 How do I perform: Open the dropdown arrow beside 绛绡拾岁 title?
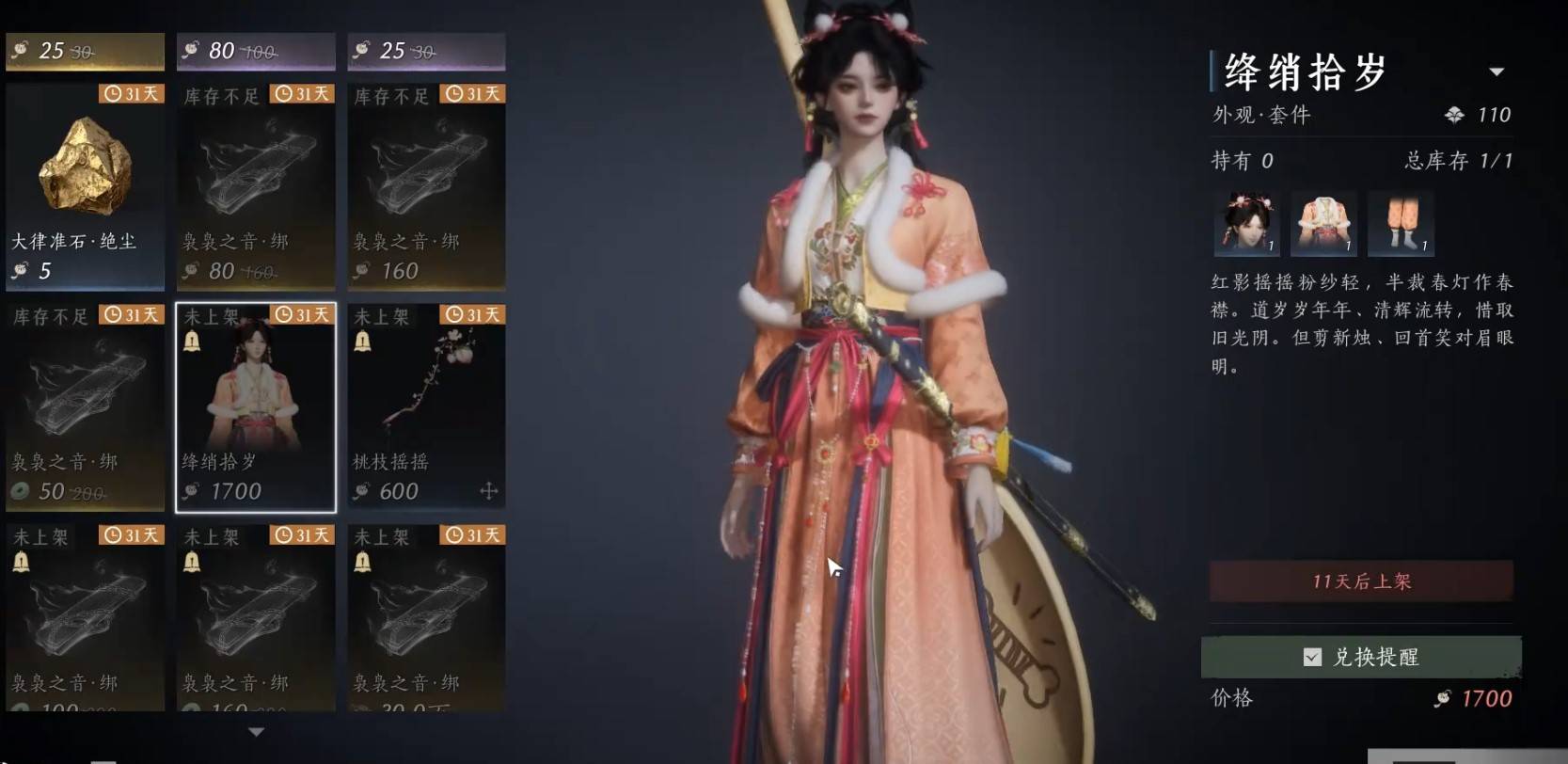(1497, 72)
